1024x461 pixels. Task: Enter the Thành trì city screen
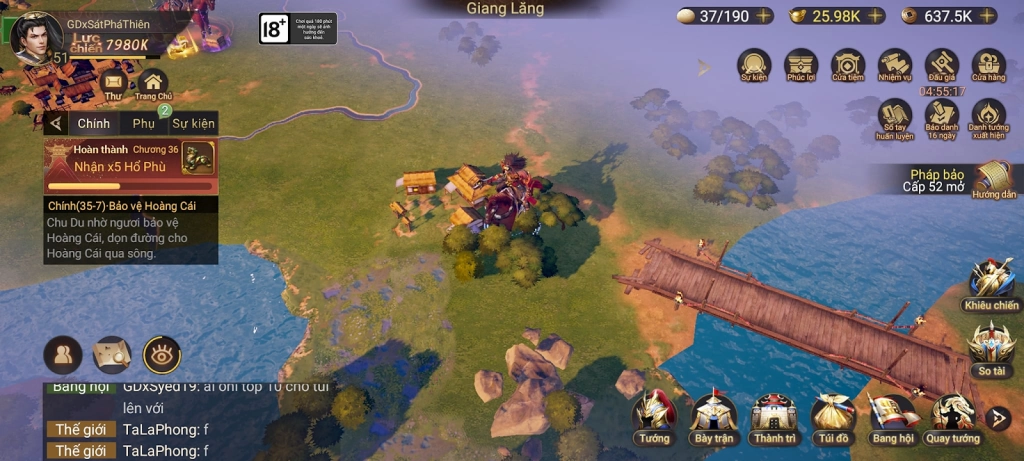(774, 414)
